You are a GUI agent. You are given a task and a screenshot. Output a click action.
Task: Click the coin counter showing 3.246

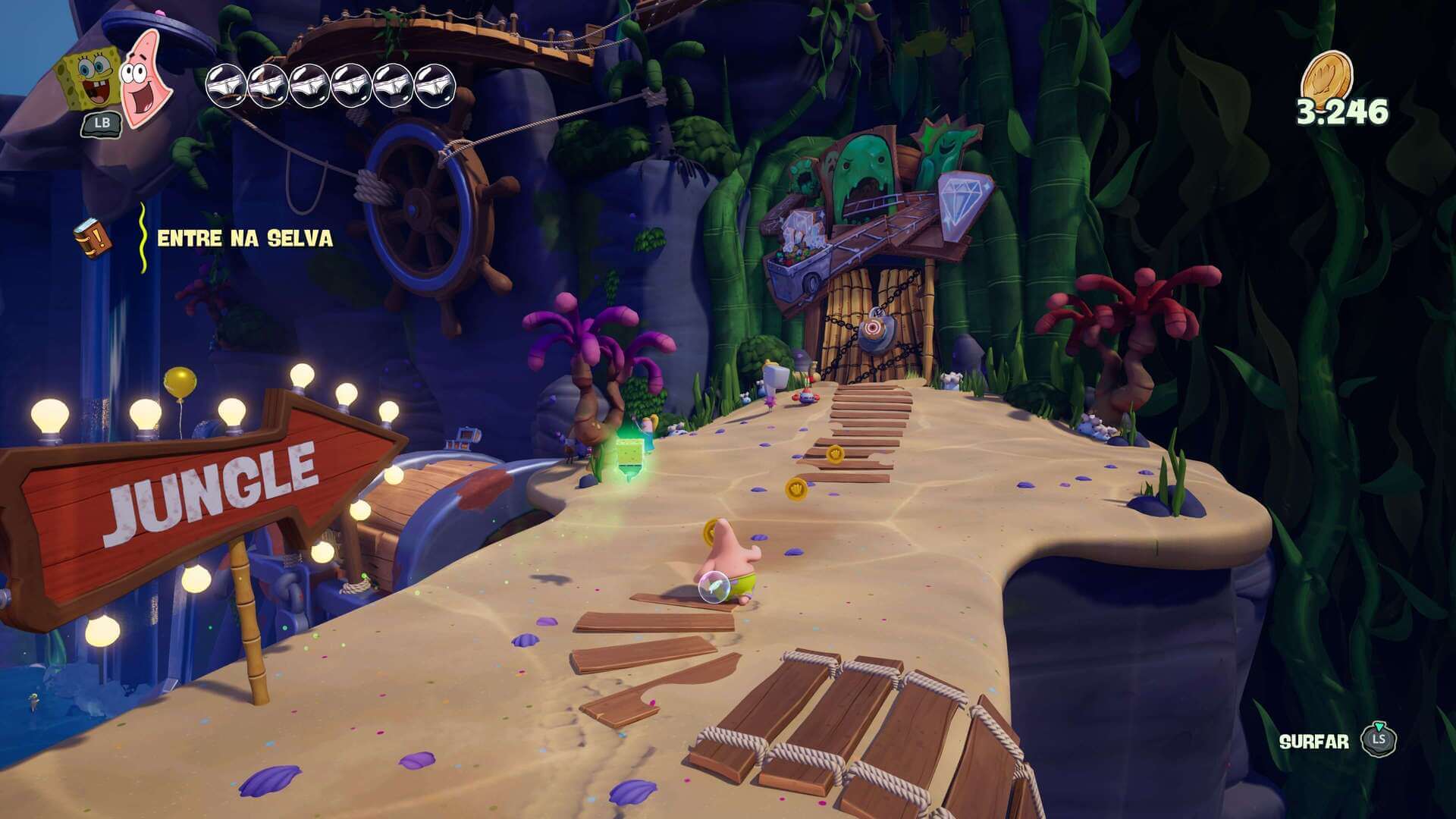[1343, 111]
